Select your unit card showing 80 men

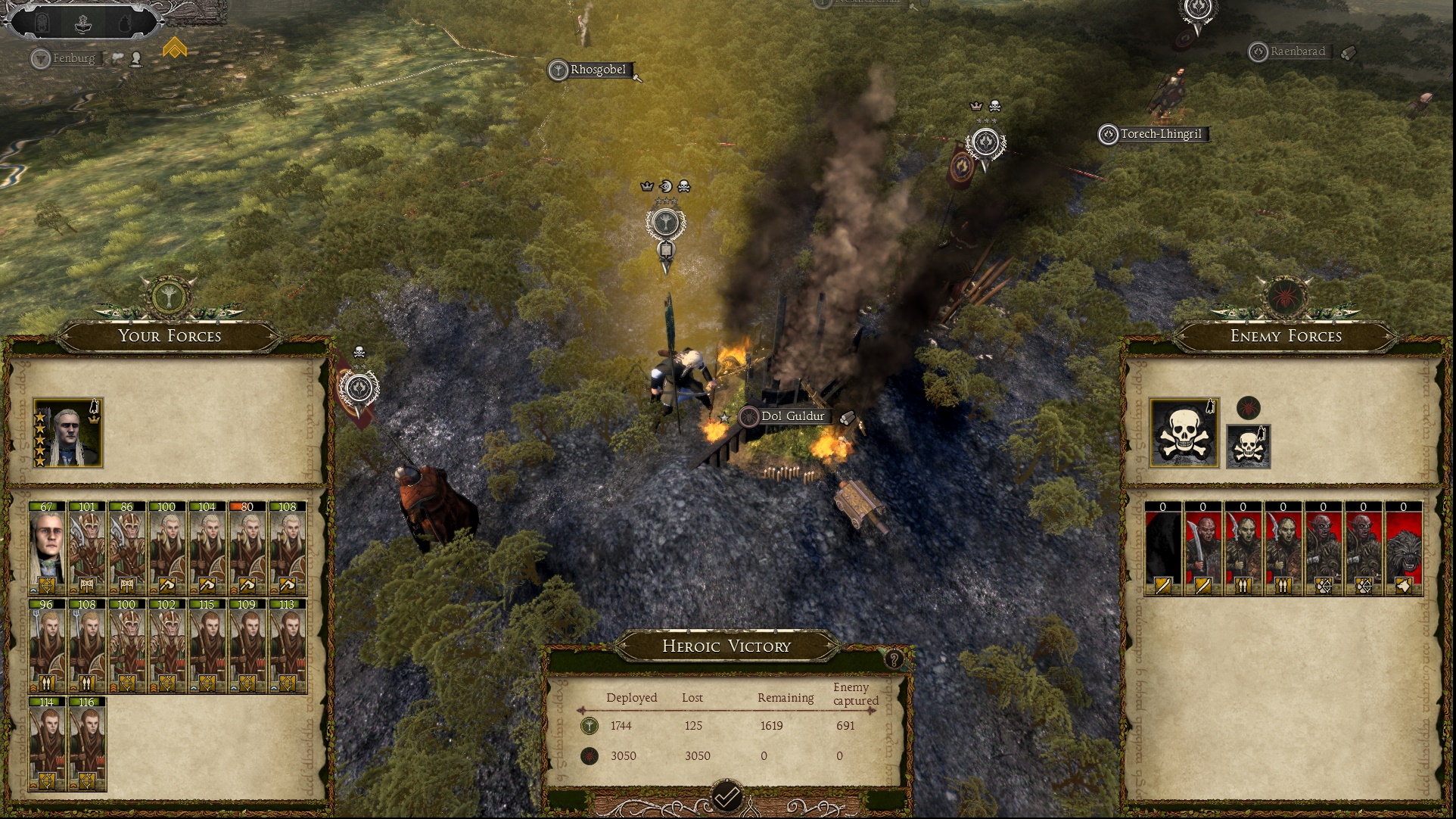247,549
